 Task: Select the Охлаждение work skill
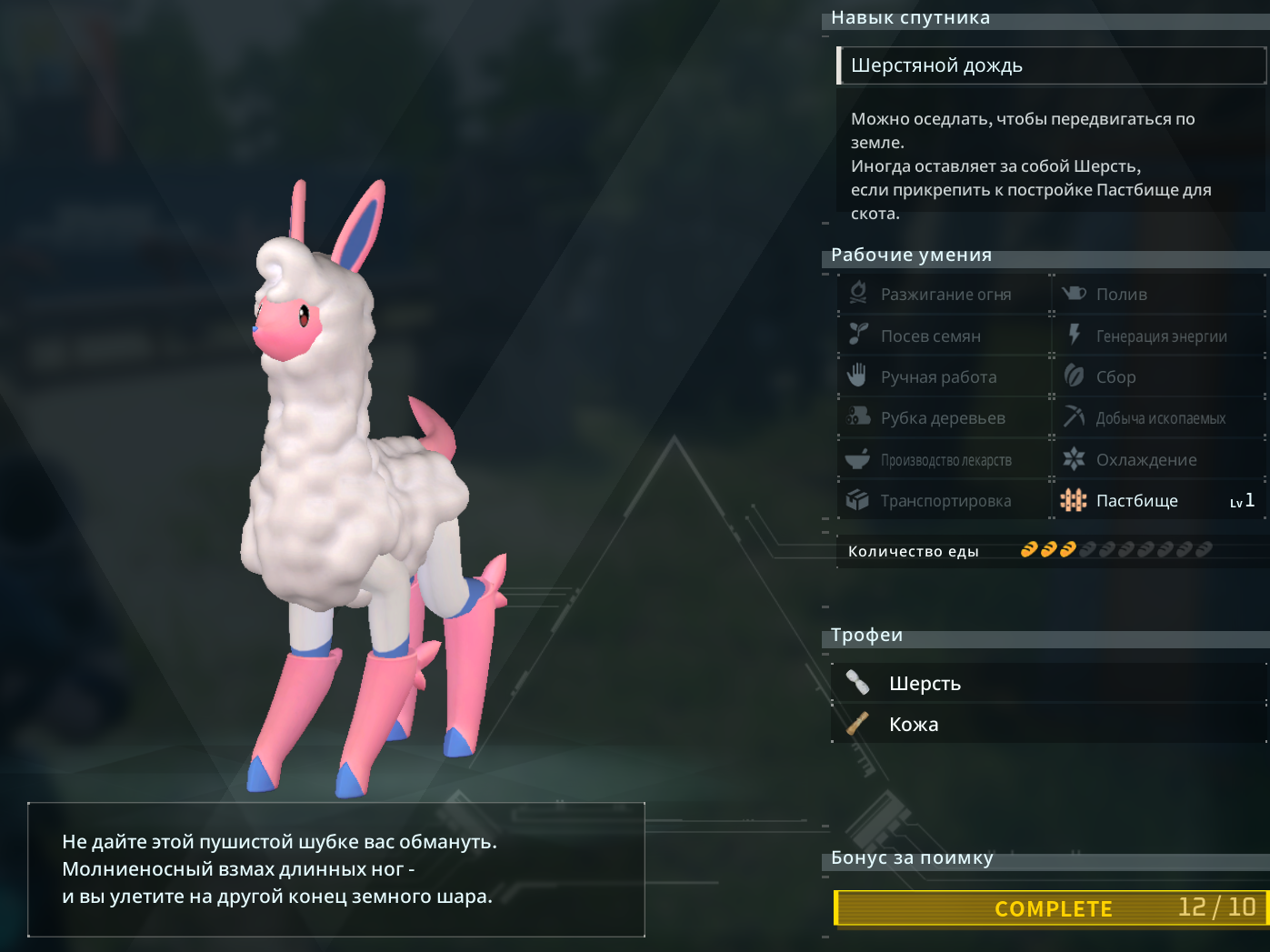pyautogui.click(x=1159, y=460)
